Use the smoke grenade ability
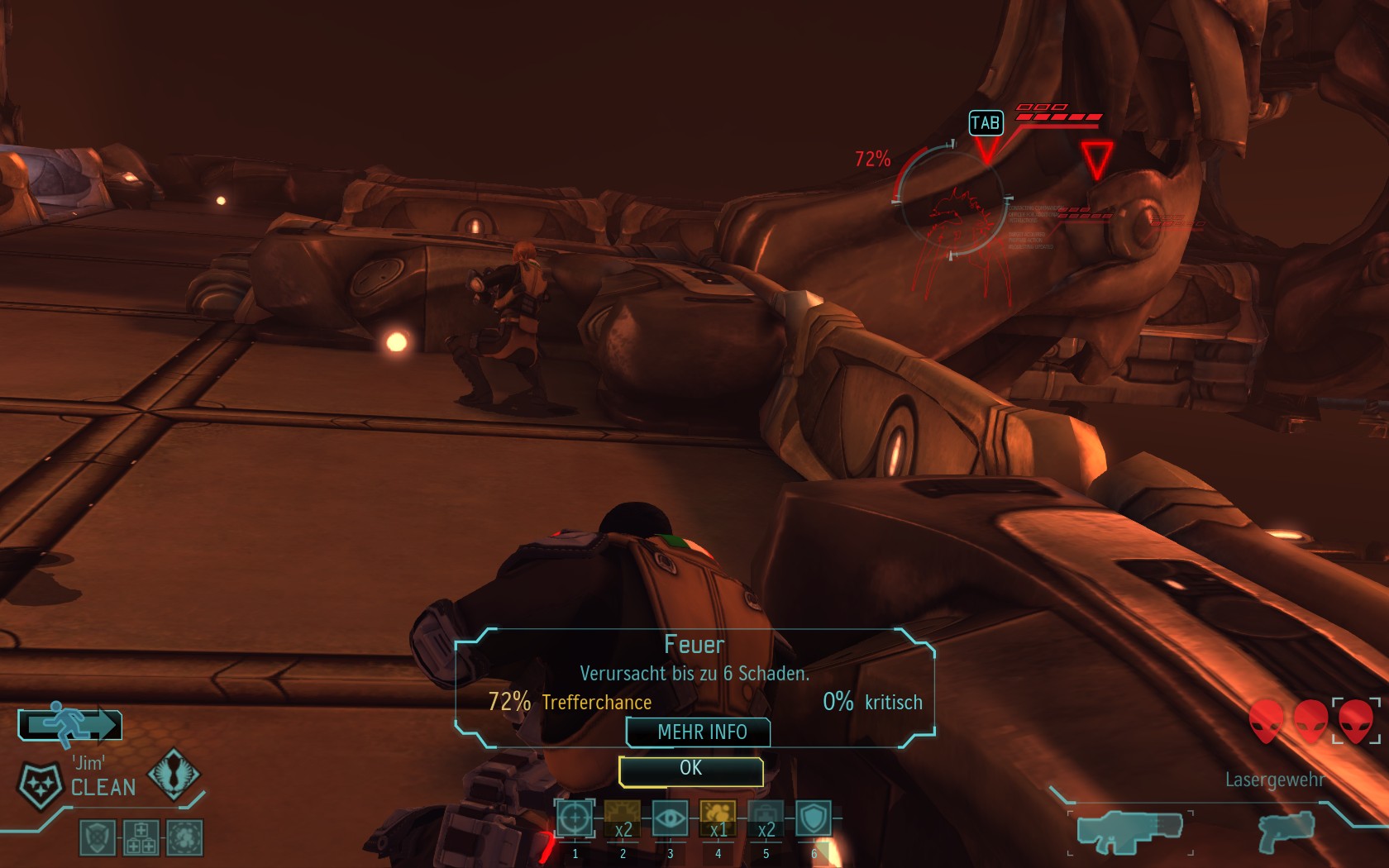The image size is (1389, 868). click(x=718, y=819)
